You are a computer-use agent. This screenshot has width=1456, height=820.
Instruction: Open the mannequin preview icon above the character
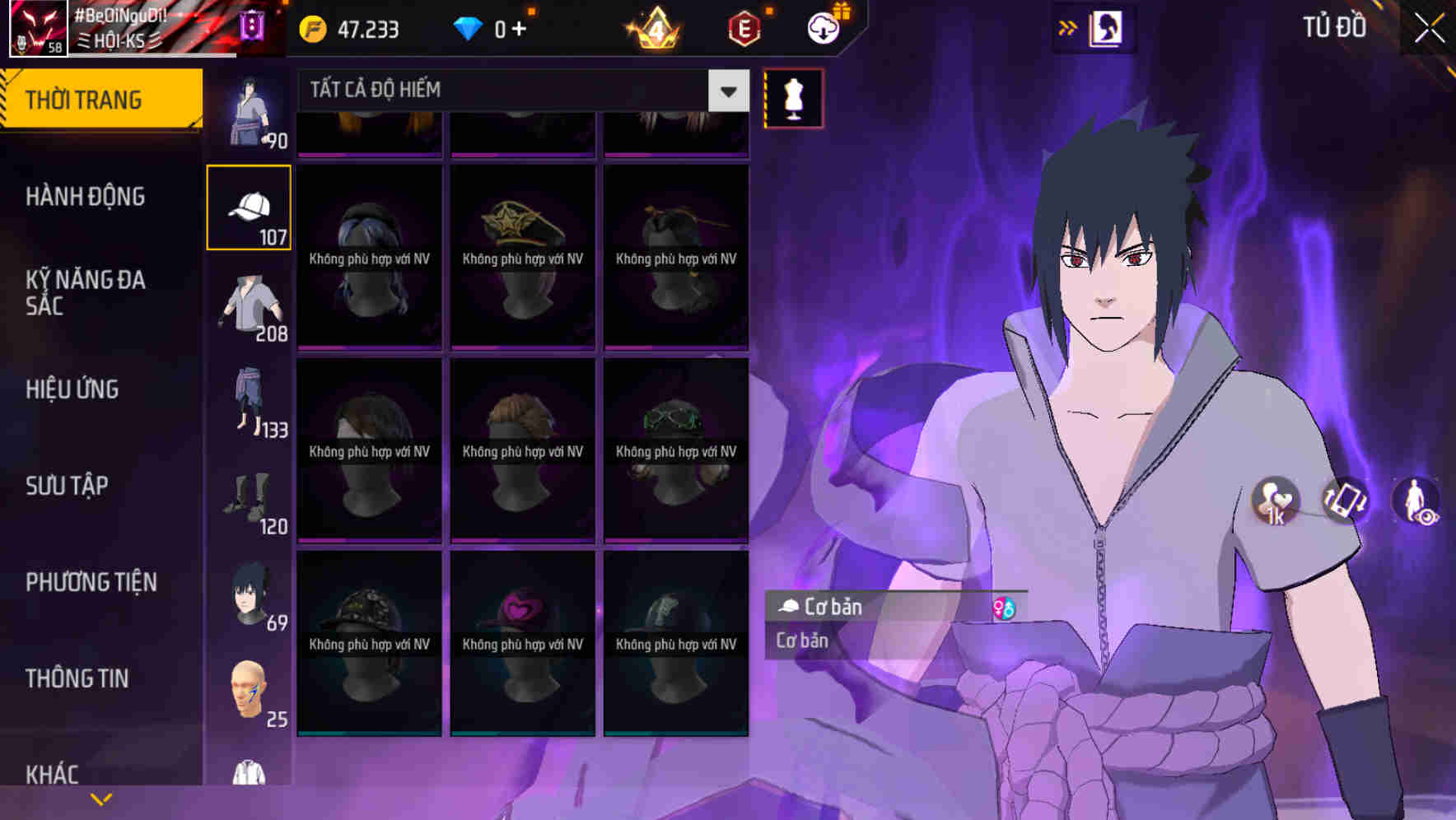[793, 98]
